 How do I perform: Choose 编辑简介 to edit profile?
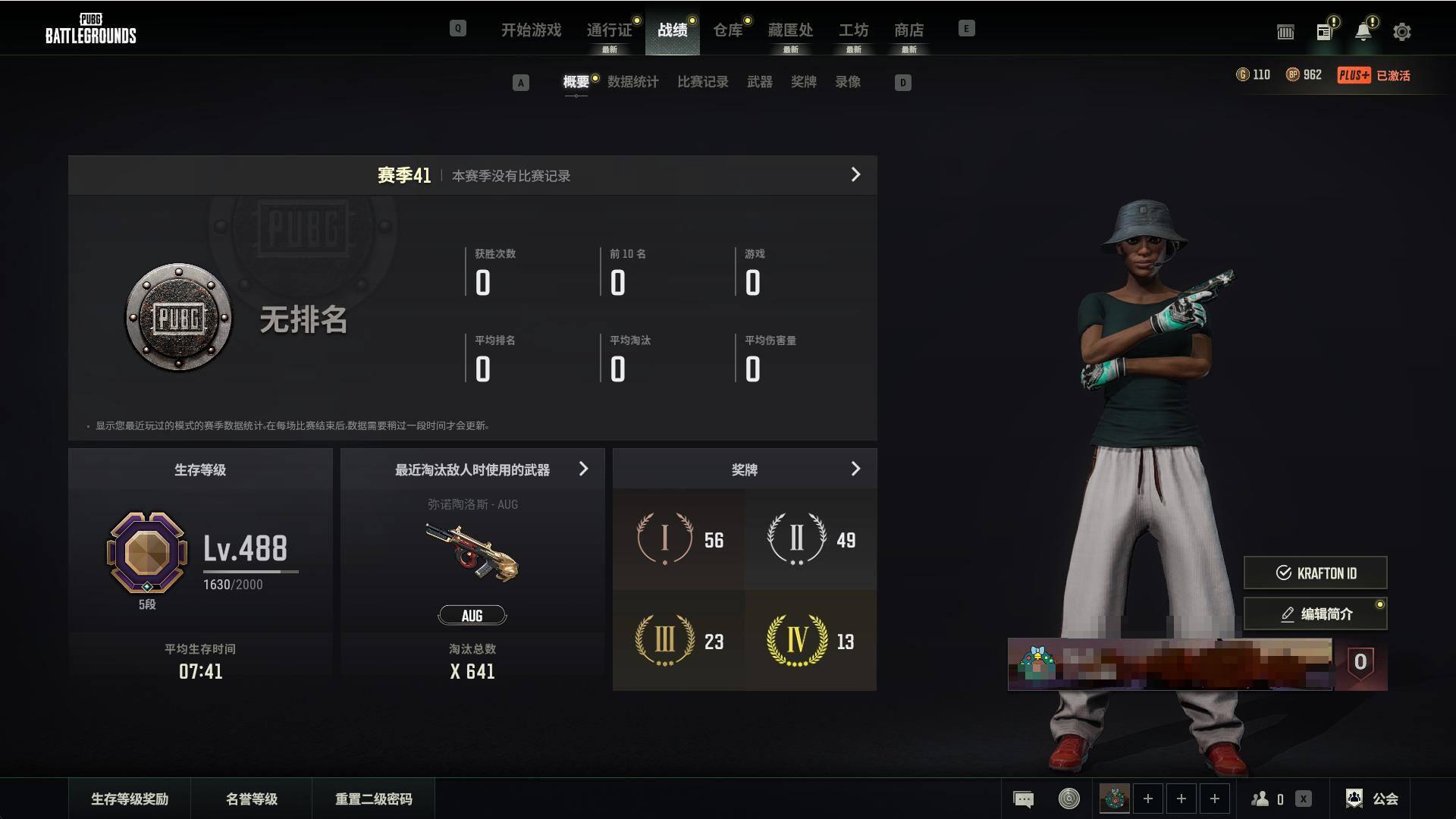click(1315, 614)
